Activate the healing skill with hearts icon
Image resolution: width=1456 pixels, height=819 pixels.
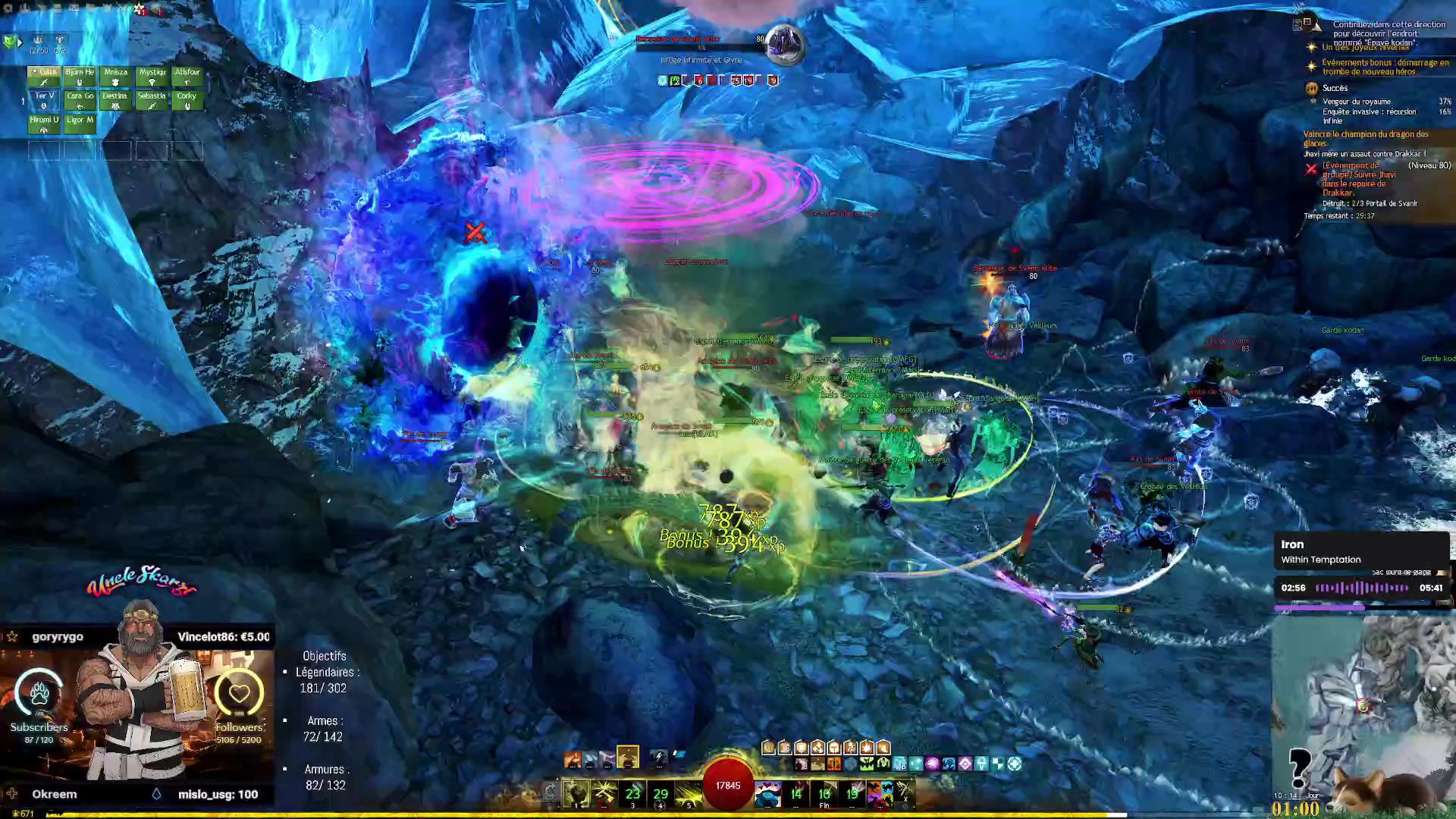[767, 793]
